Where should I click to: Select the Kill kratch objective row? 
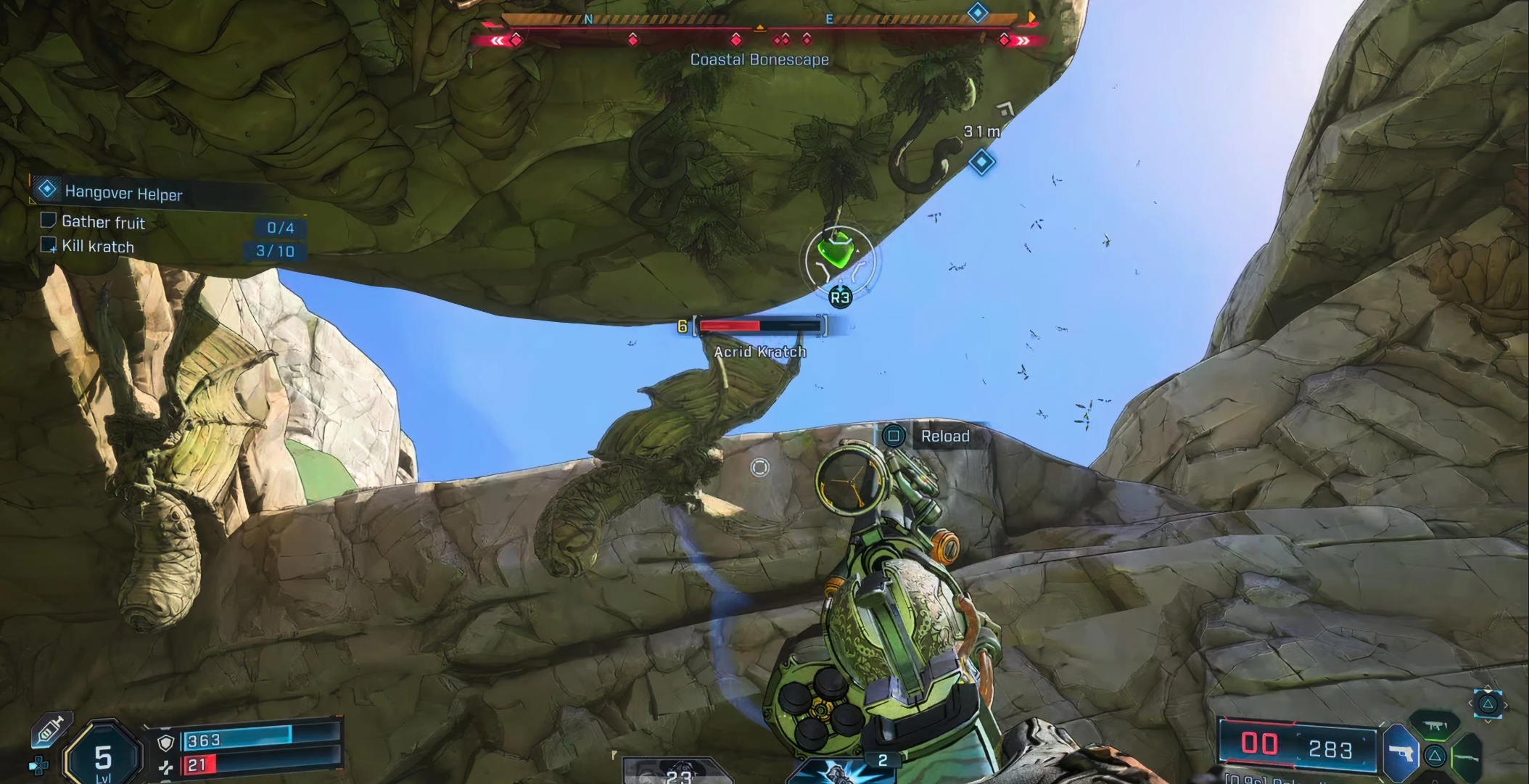pyautogui.click(x=98, y=247)
